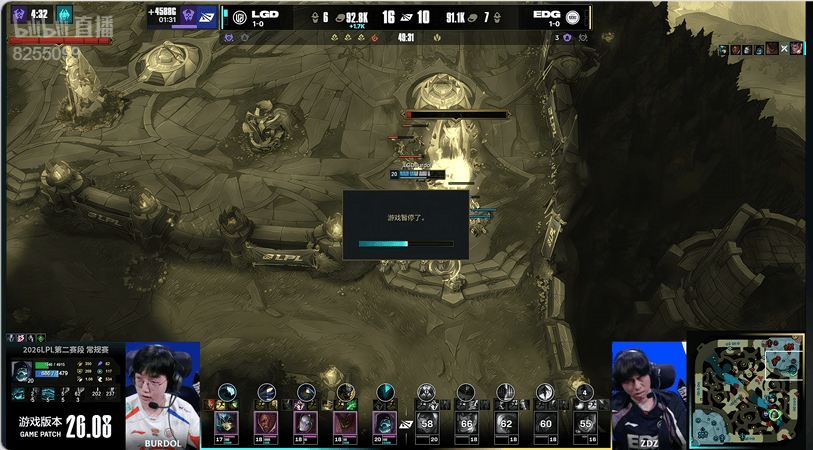Click the LGD team logo on scoreboard

[x=239, y=17]
